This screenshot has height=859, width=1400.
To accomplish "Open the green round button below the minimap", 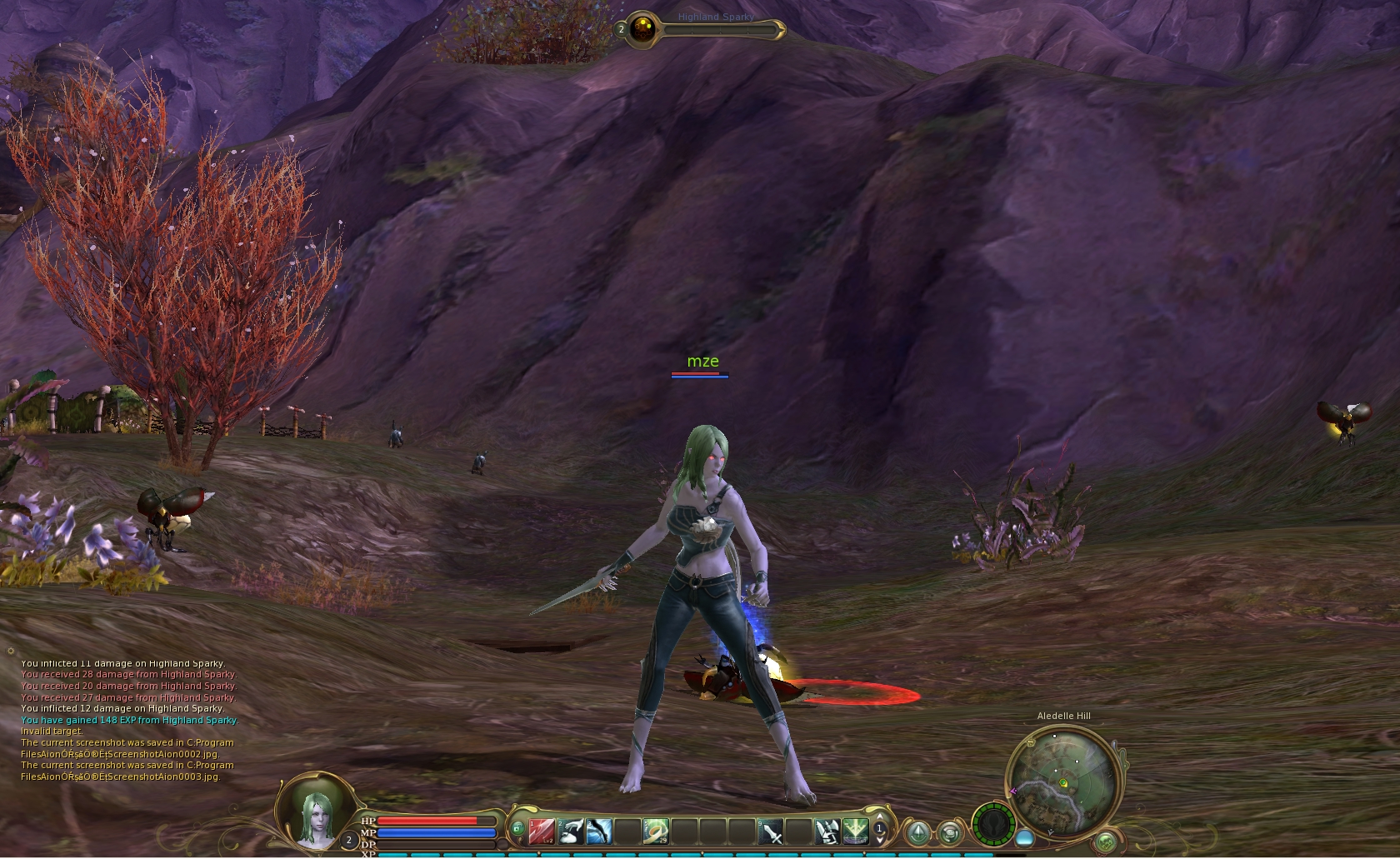I will pos(1106,842).
